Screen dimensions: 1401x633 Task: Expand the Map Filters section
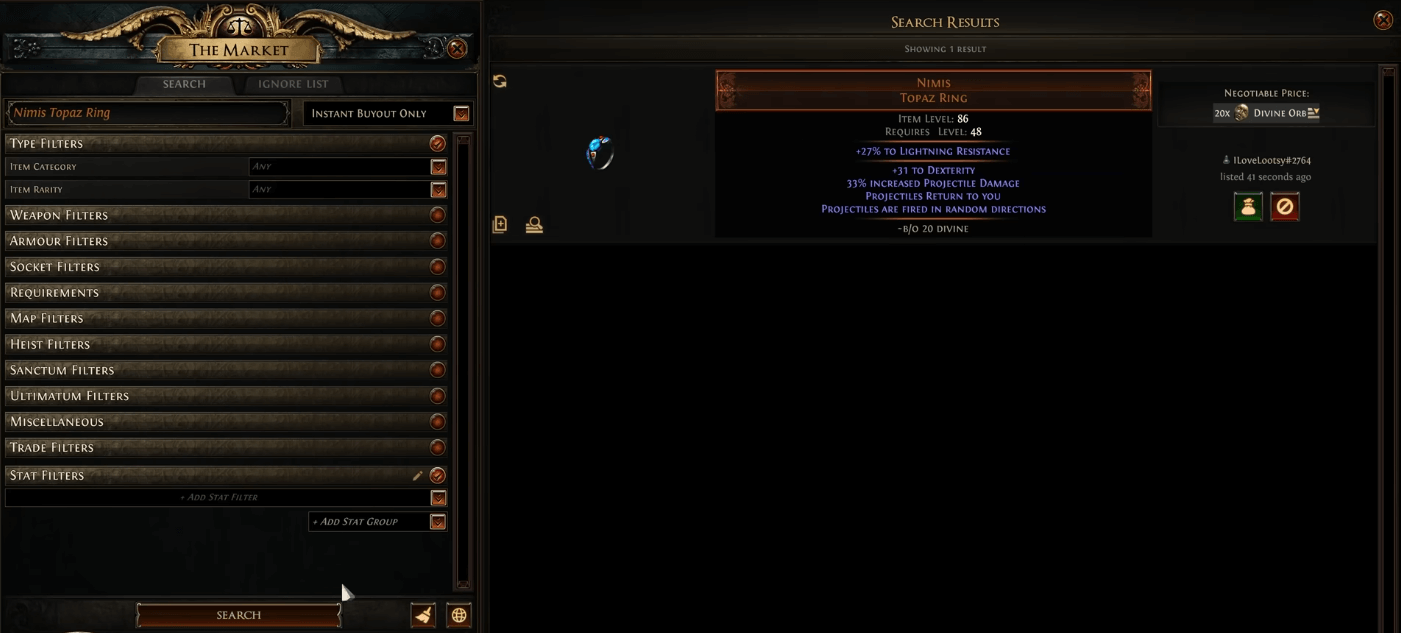(225, 318)
